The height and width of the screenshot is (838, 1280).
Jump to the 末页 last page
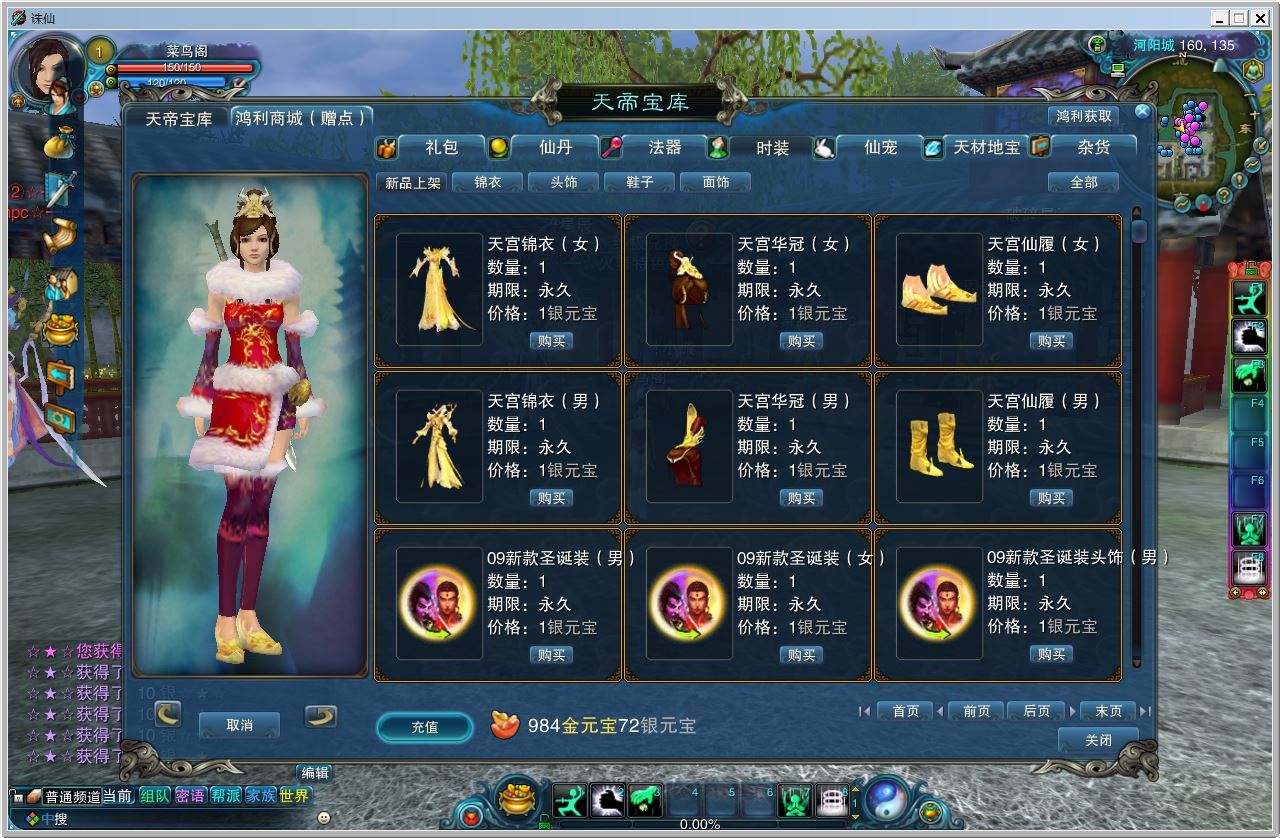coord(1108,711)
